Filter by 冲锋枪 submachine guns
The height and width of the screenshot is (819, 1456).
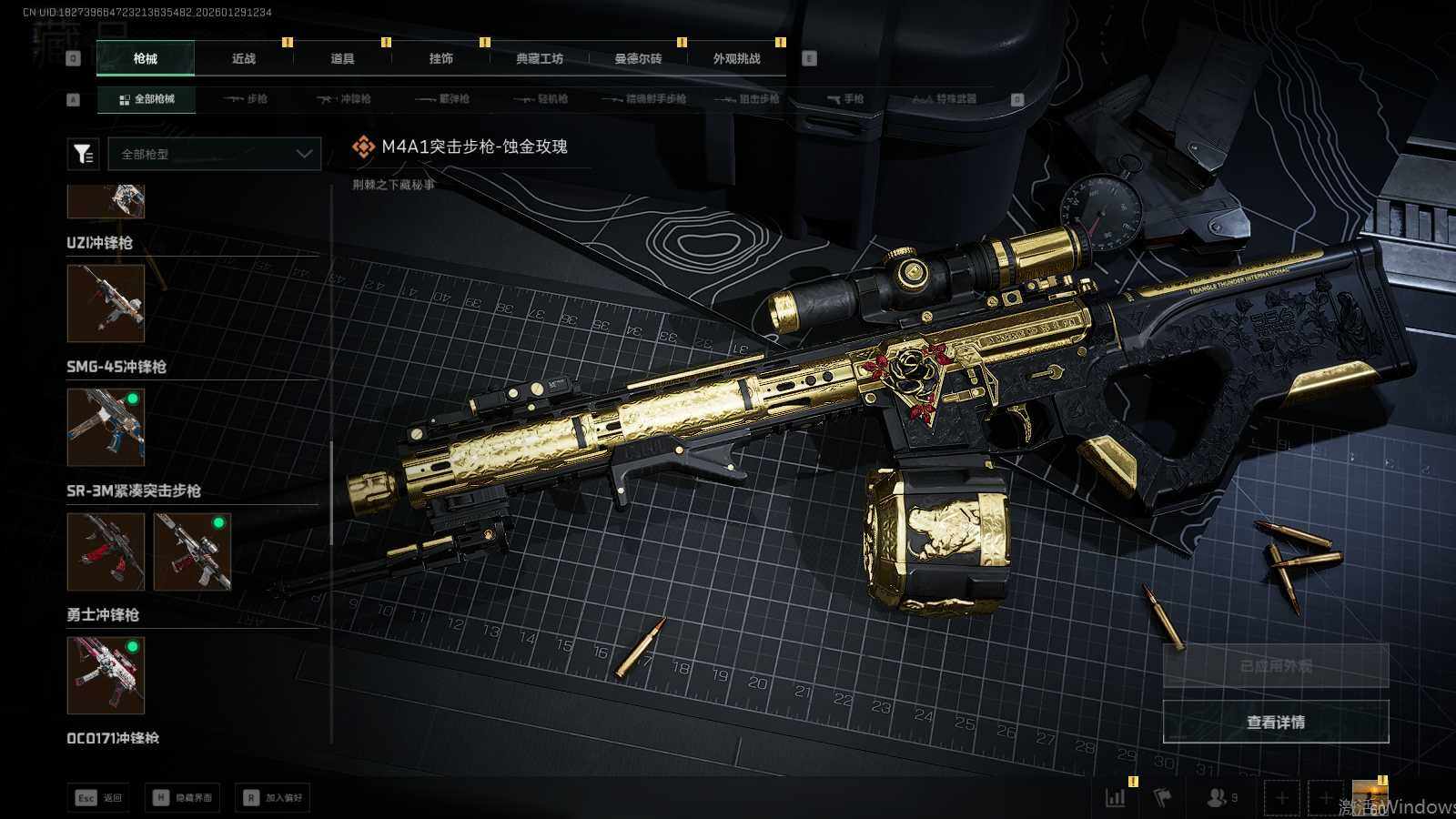pos(344,99)
